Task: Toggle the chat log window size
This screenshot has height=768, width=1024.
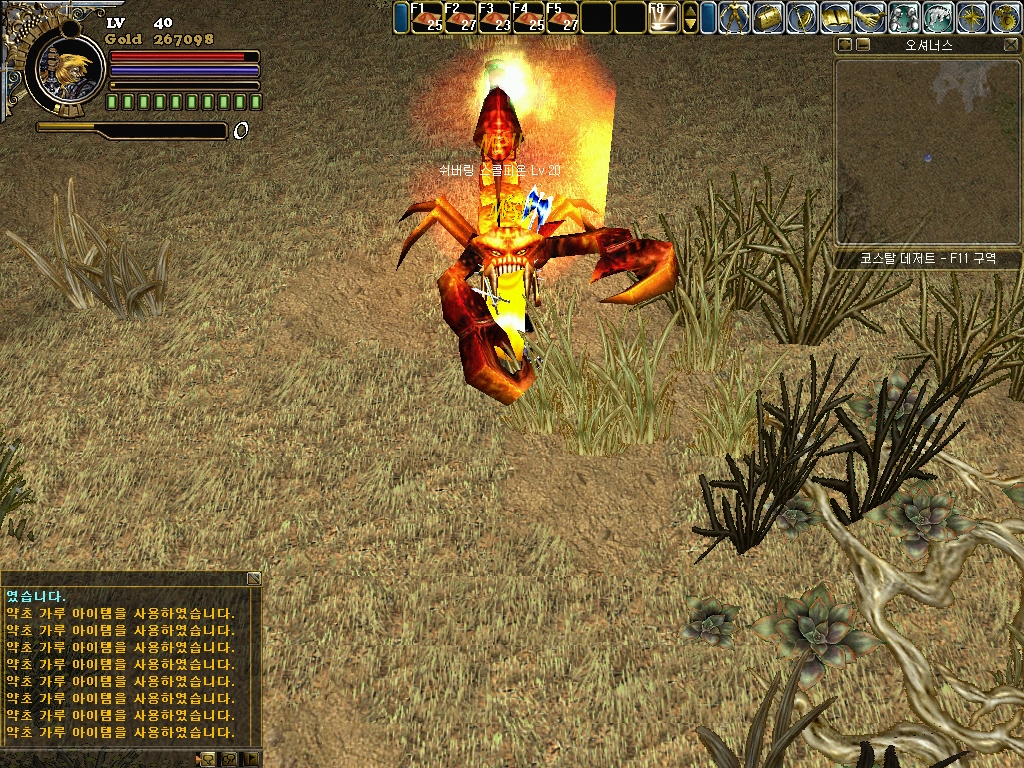Action: click(254, 578)
